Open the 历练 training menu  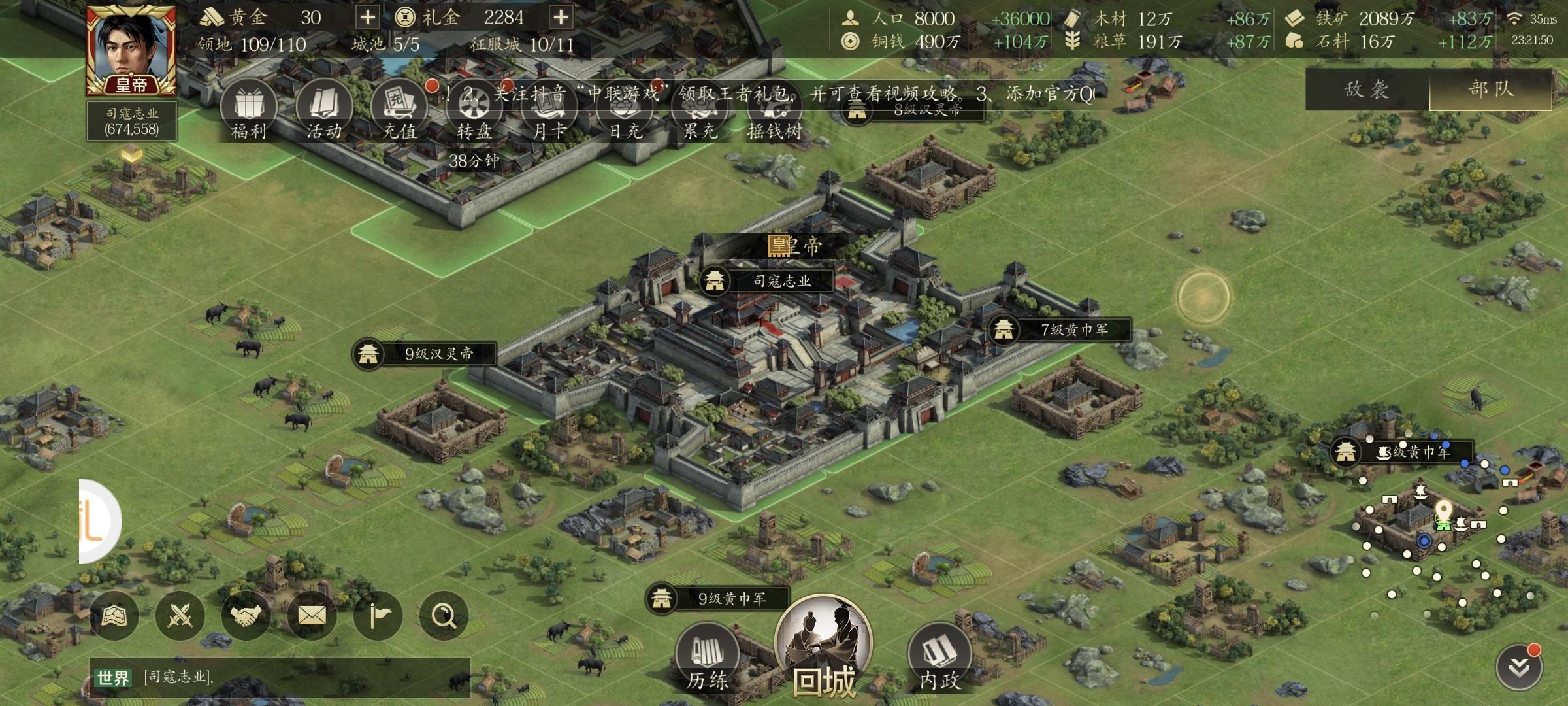pyautogui.click(x=707, y=657)
